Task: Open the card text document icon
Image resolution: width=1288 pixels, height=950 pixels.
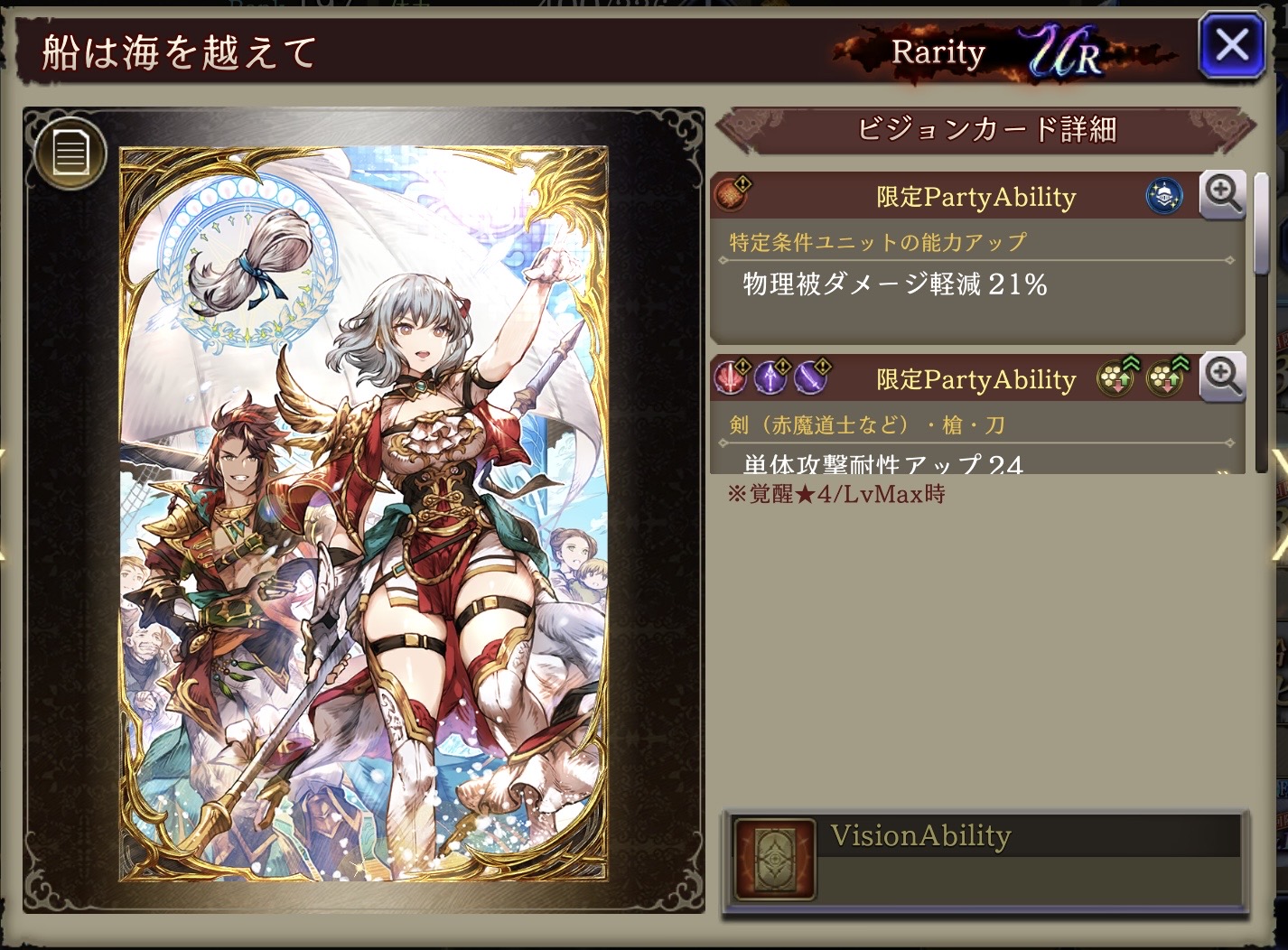Action: [x=70, y=153]
